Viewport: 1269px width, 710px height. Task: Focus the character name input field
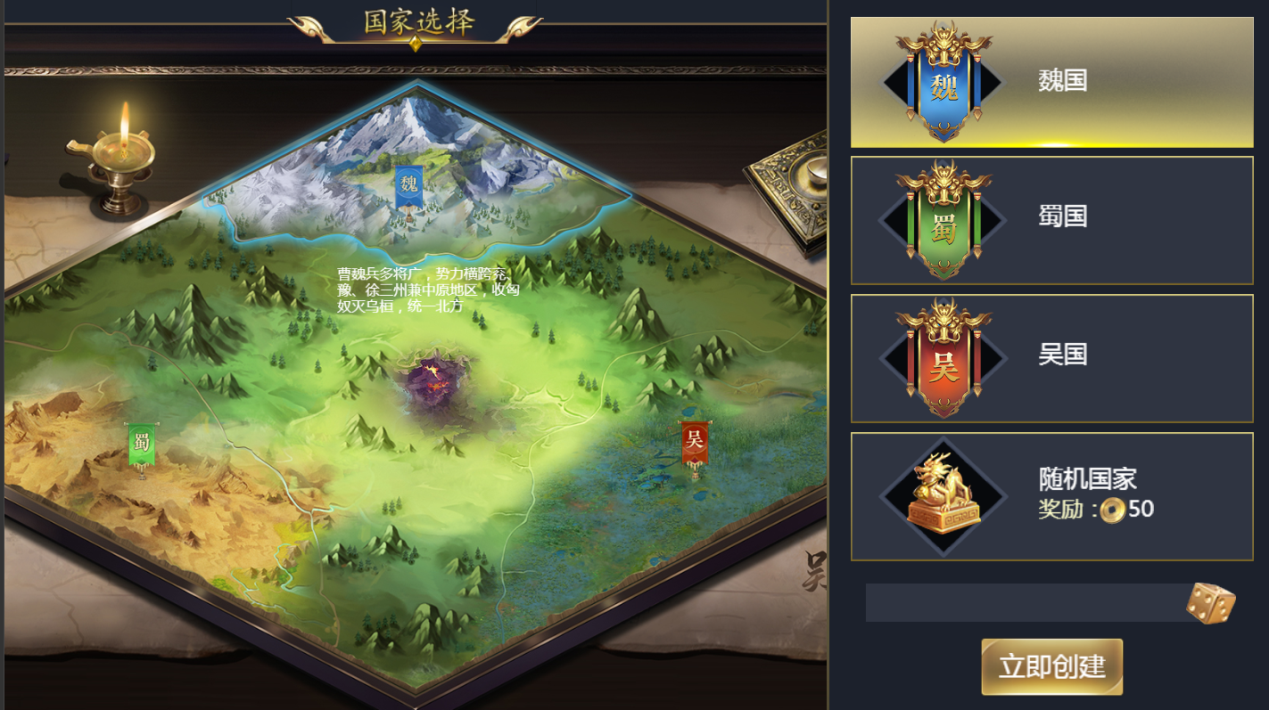(1023, 603)
